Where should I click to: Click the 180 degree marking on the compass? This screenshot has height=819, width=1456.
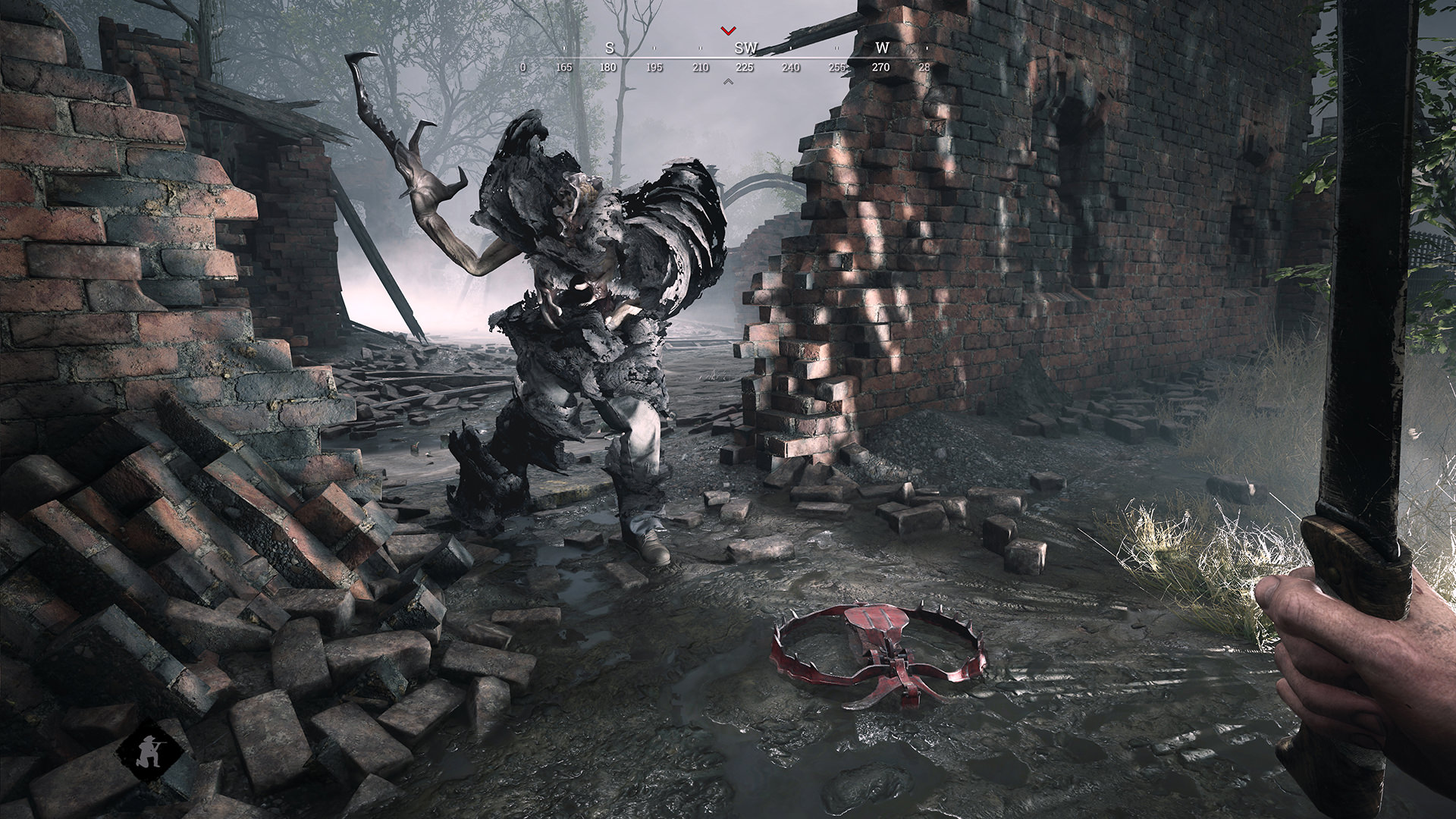(607, 67)
